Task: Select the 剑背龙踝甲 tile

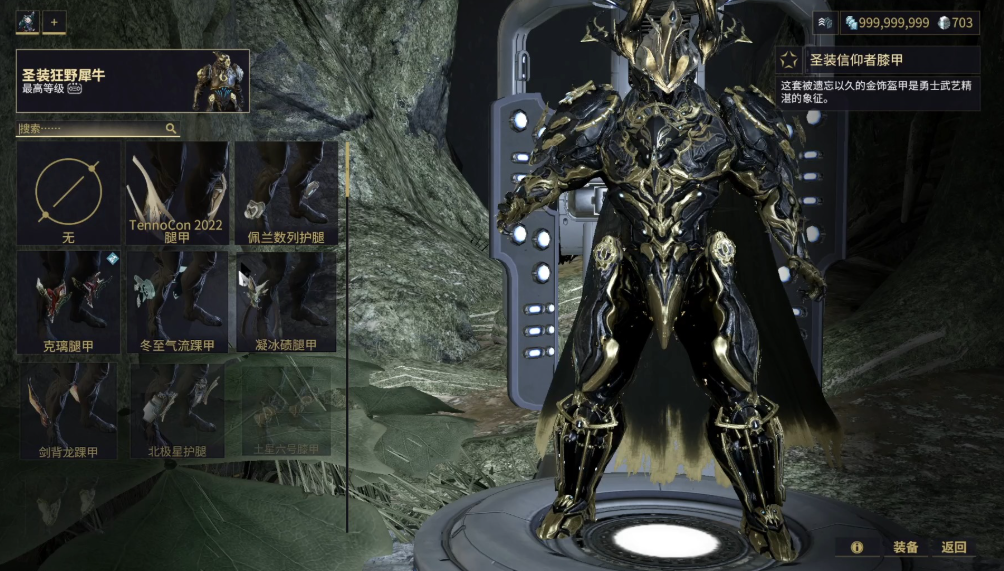Action: pos(68,410)
